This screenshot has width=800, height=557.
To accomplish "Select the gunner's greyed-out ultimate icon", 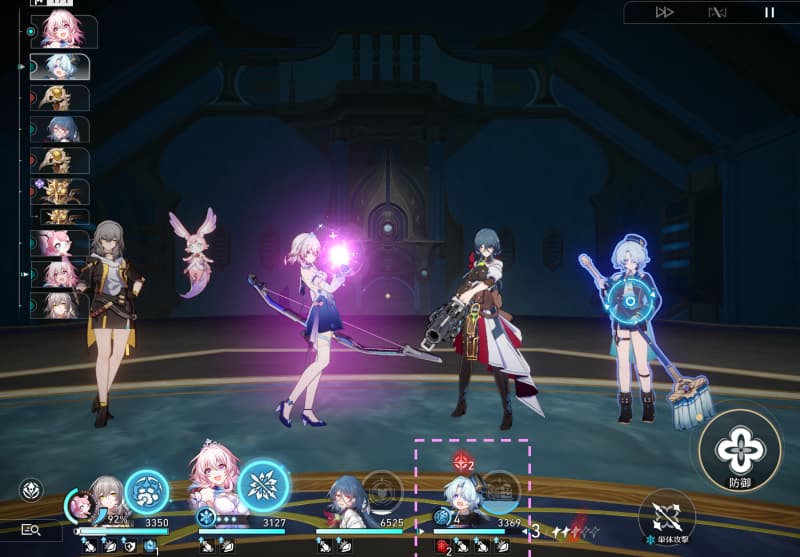I will coord(381,491).
